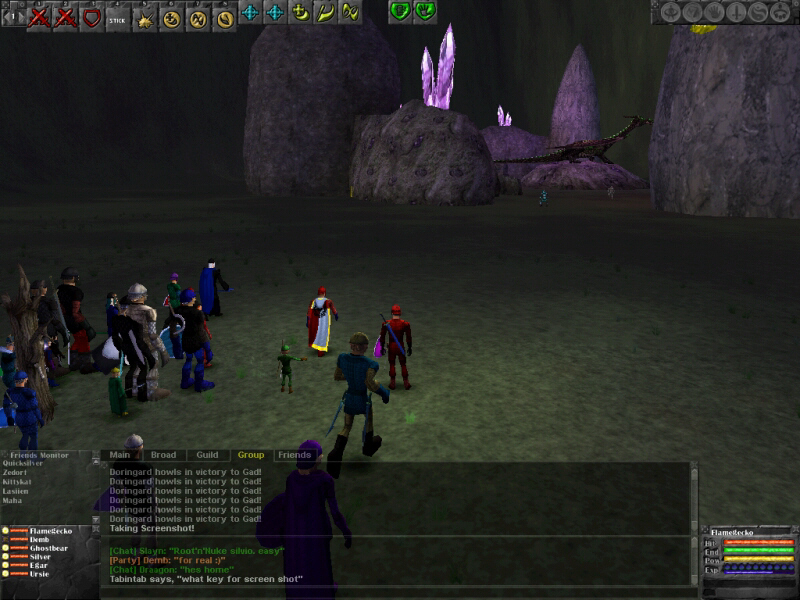800x600 pixels.
Task: Activate the Stick hotbar button
Action: click(118, 16)
